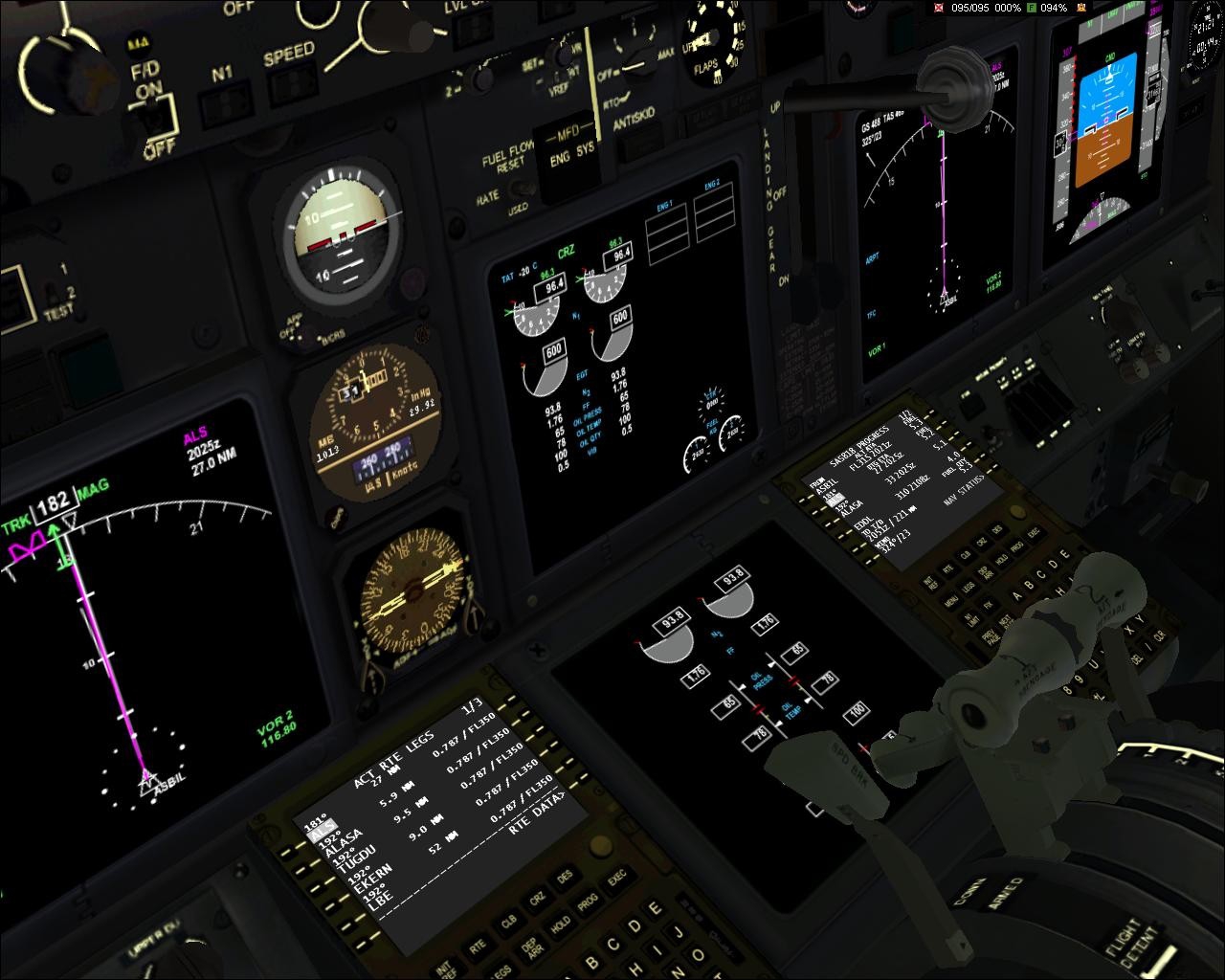Open the HOLD page on the ACT RTE LEGS CDU
Viewport: 1225px width, 980px height.
coord(559,924)
